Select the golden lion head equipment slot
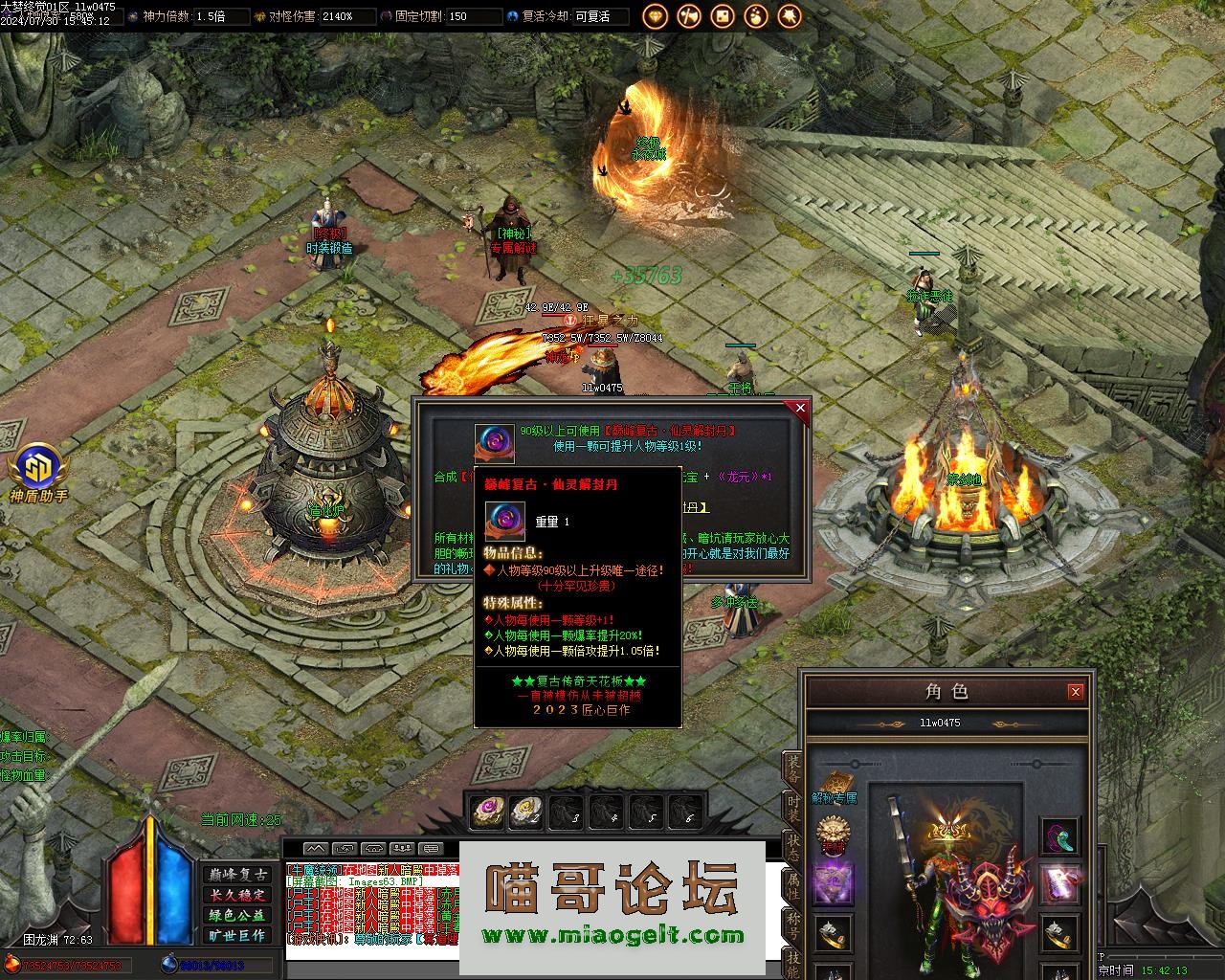1225x980 pixels. tap(833, 835)
